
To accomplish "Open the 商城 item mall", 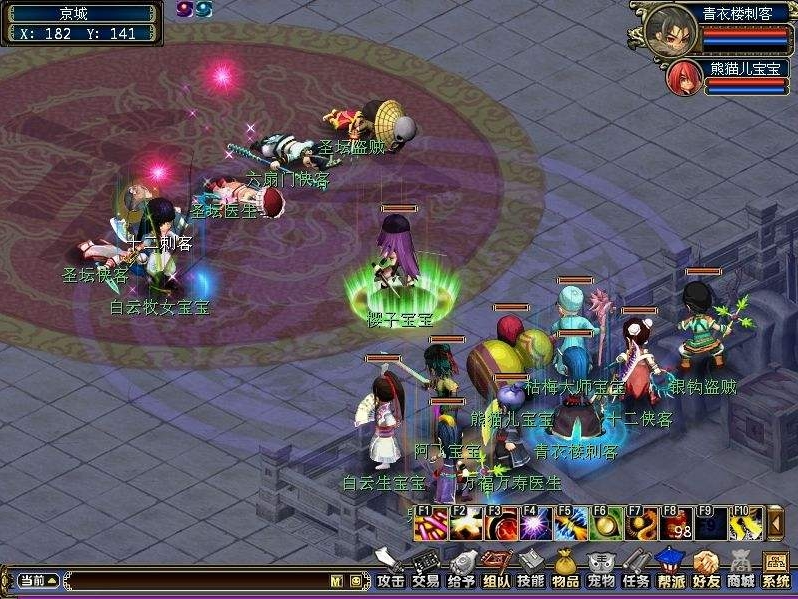I will coord(740,570).
